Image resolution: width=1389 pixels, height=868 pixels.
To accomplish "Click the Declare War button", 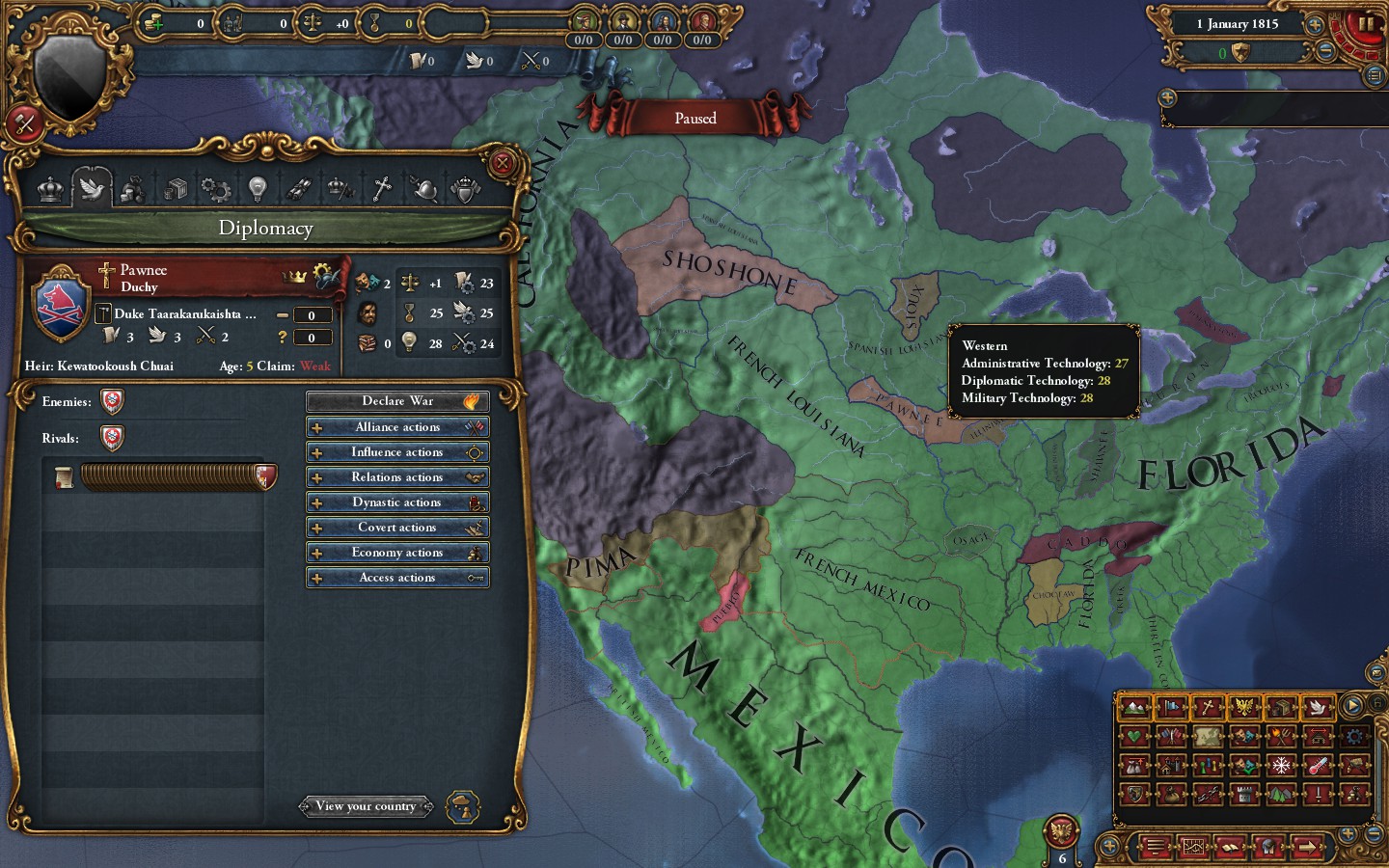I will tap(396, 401).
